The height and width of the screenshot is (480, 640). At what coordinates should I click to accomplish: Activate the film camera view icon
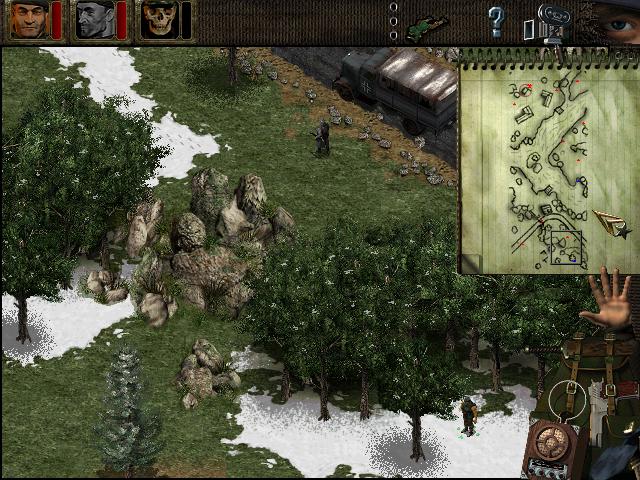(x=549, y=22)
